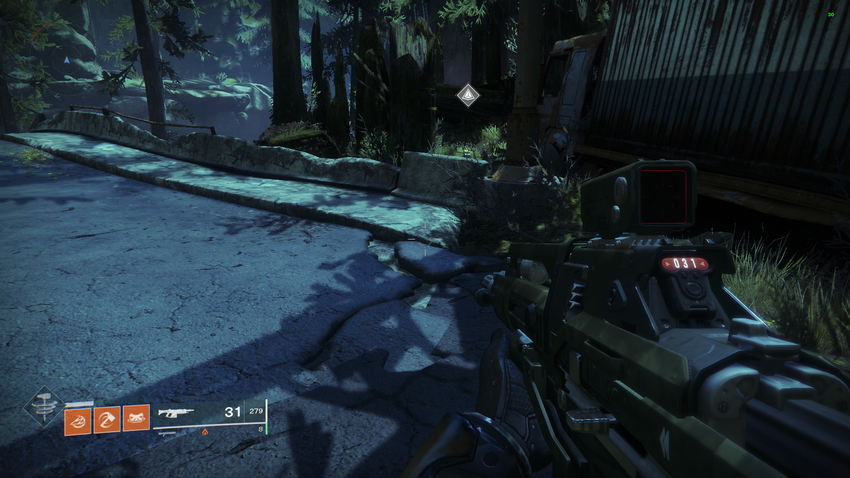Viewport: 850px width, 478px height.
Task: Click the diamond objective waypoint marker
Action: 467,94
